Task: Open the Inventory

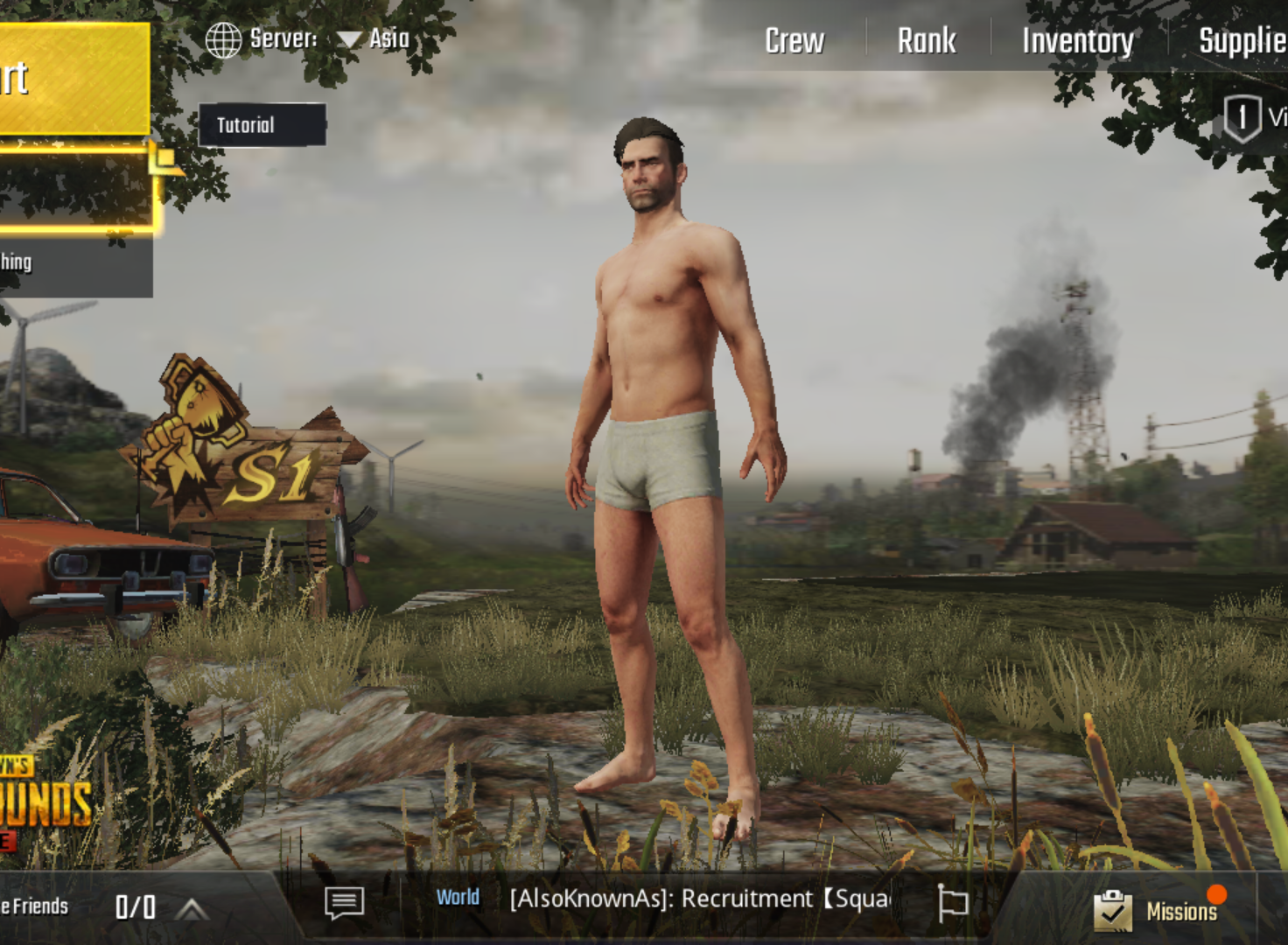Action: tap(1077, 41)
